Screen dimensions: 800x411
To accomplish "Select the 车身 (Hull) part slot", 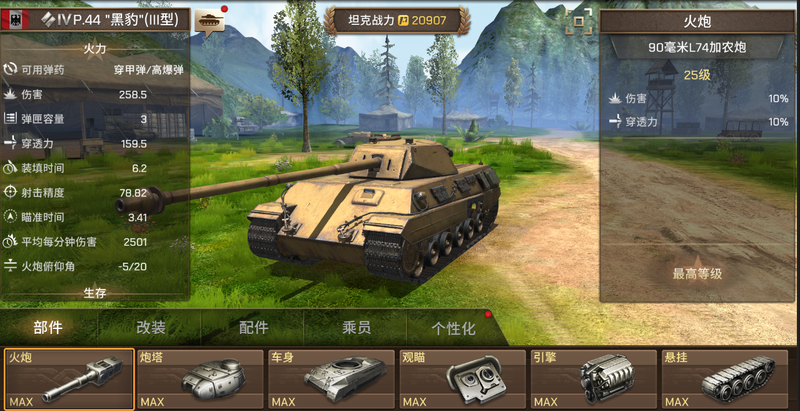I will [331, 379].
